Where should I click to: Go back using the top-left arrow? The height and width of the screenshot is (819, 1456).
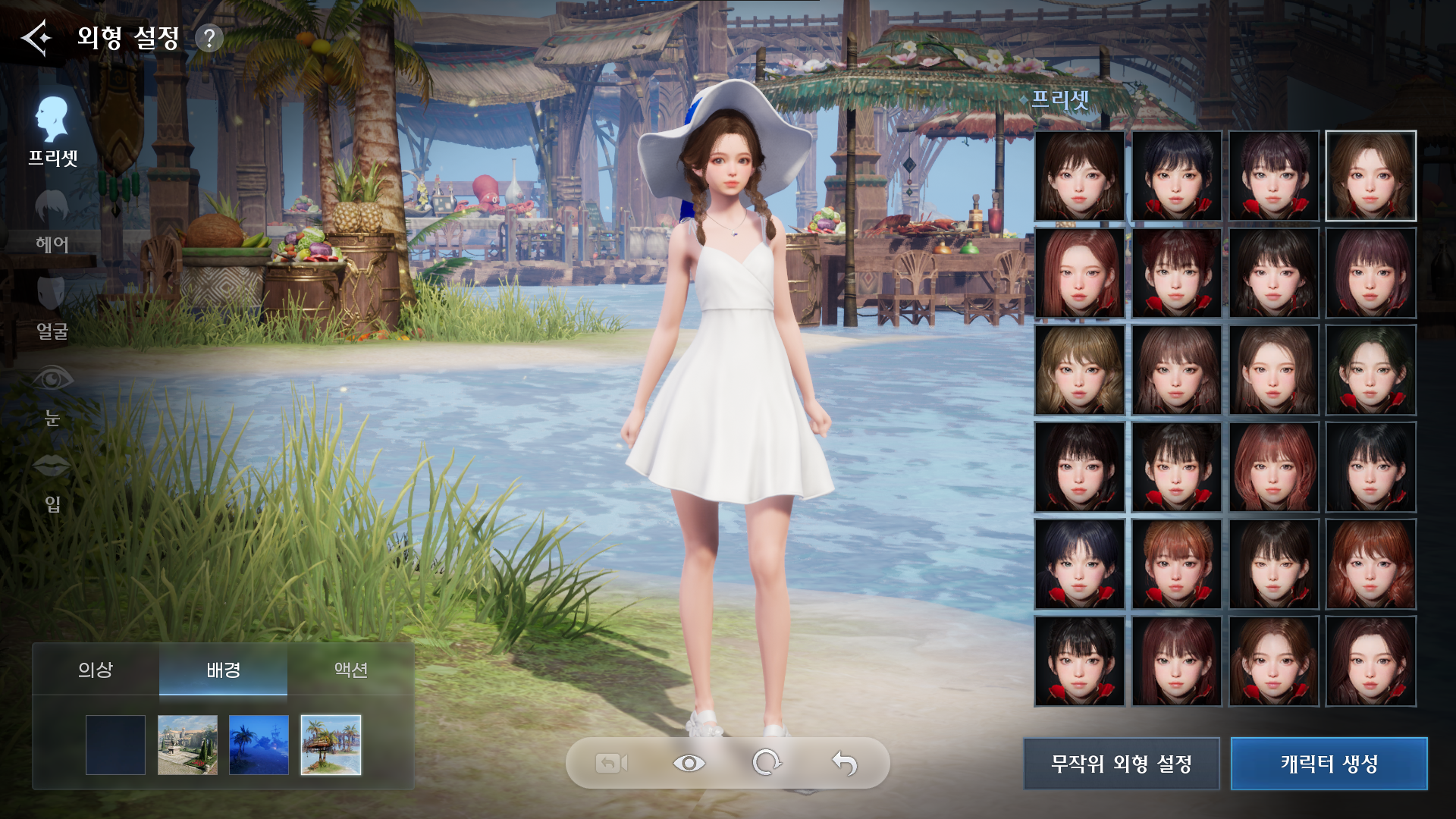pos(36,37)
